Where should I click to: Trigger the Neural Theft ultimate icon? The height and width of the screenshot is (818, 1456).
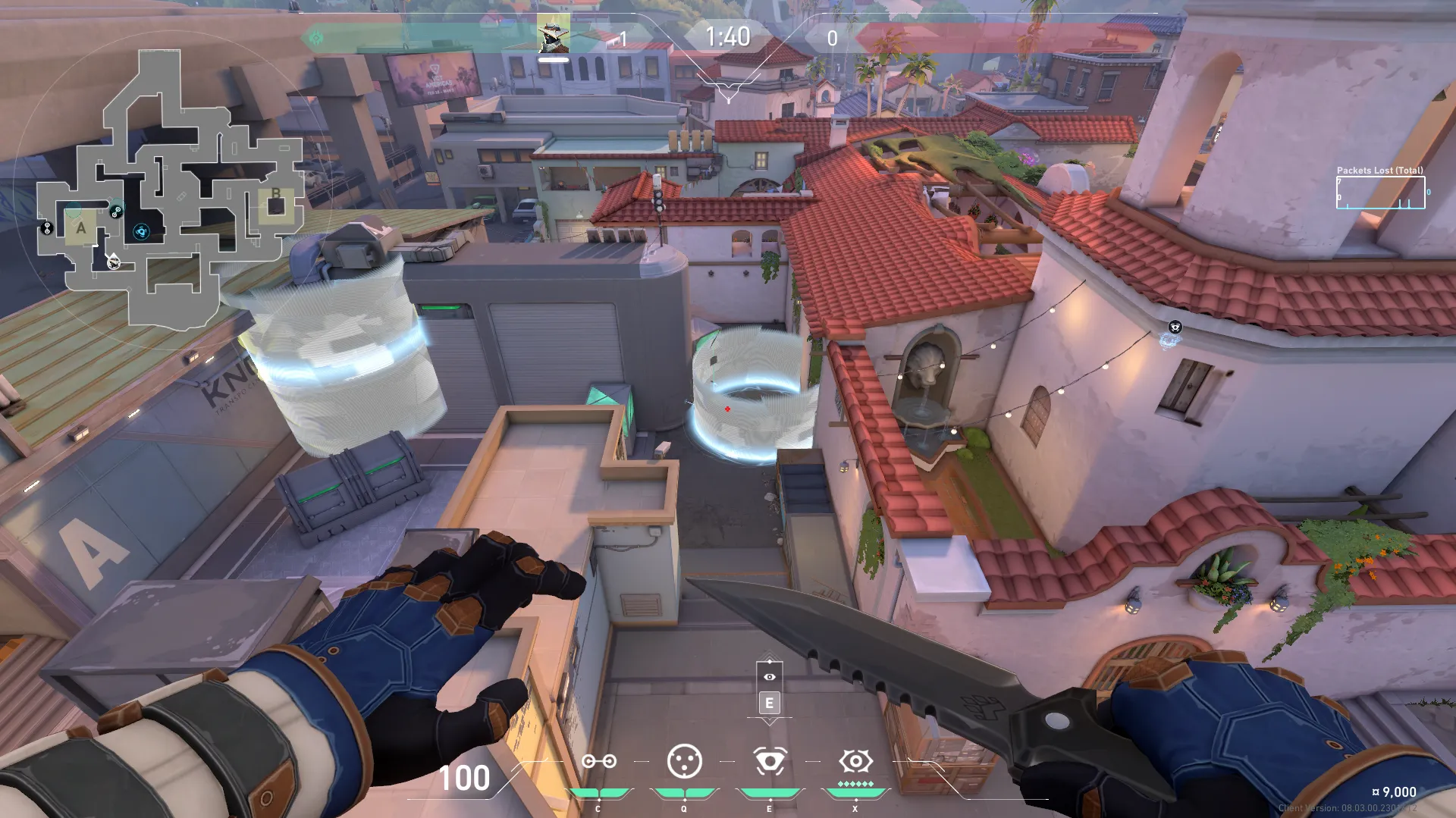[x=855, y=761]
